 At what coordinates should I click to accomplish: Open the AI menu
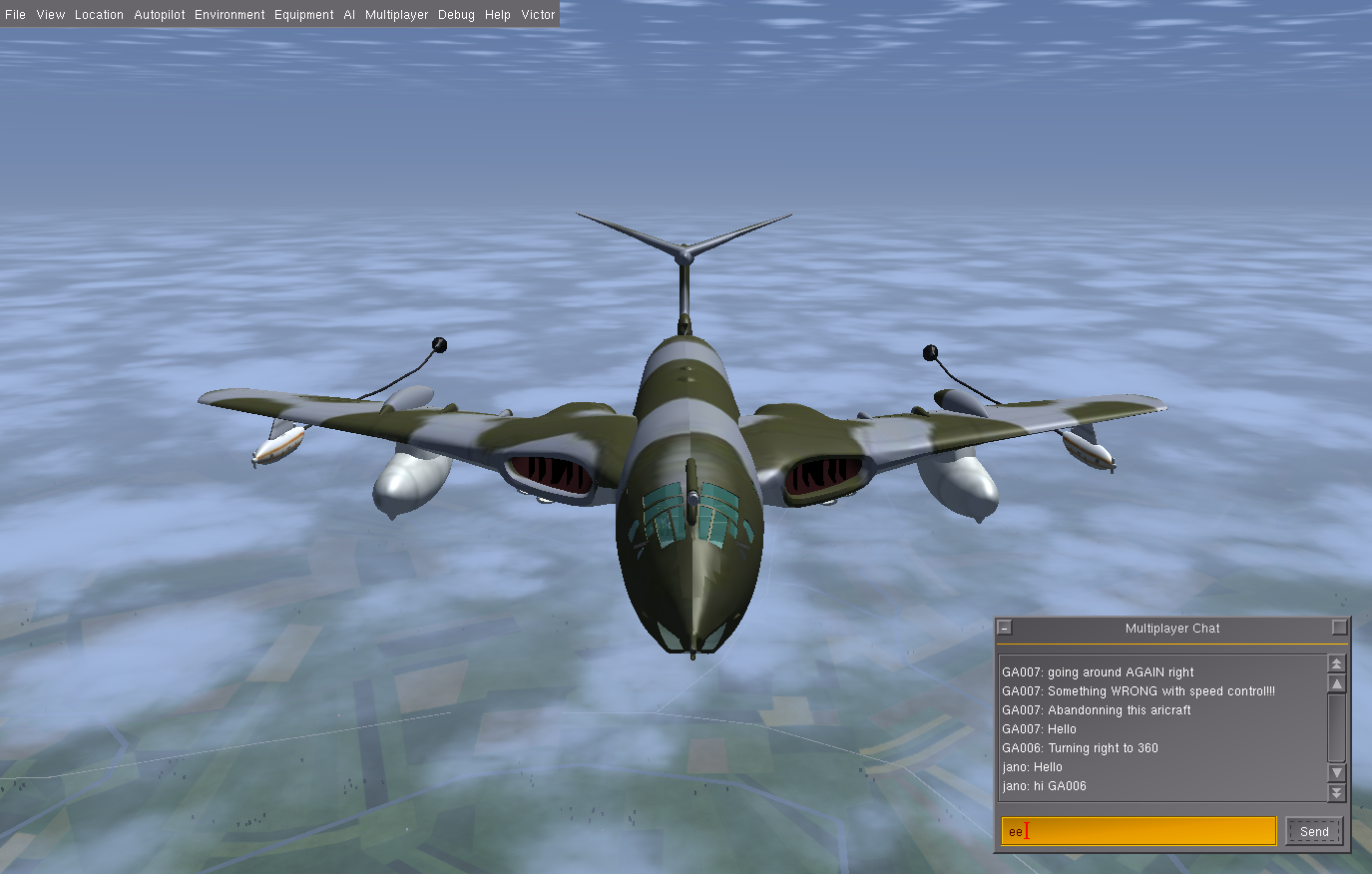coord(349,15)
